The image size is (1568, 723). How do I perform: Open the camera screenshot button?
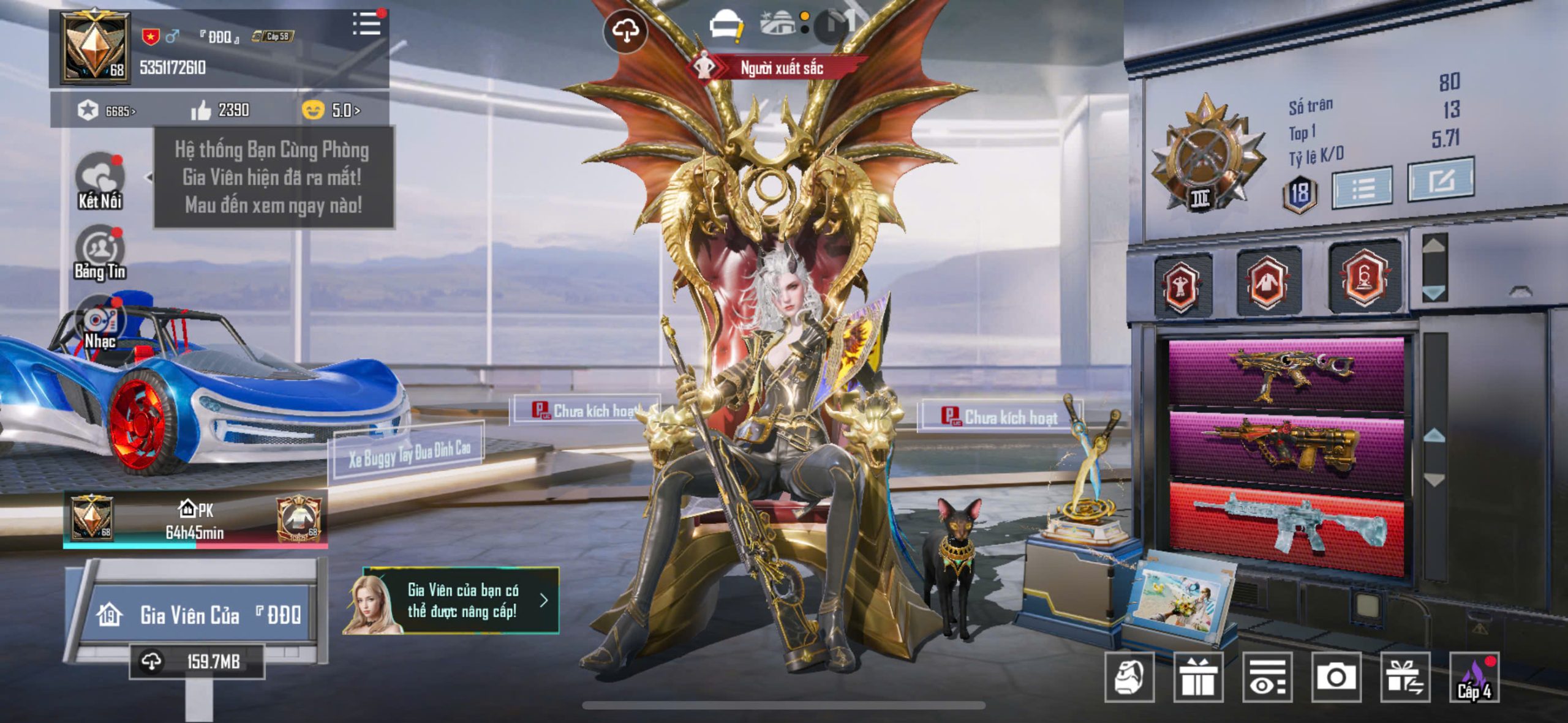[1336, 677]
